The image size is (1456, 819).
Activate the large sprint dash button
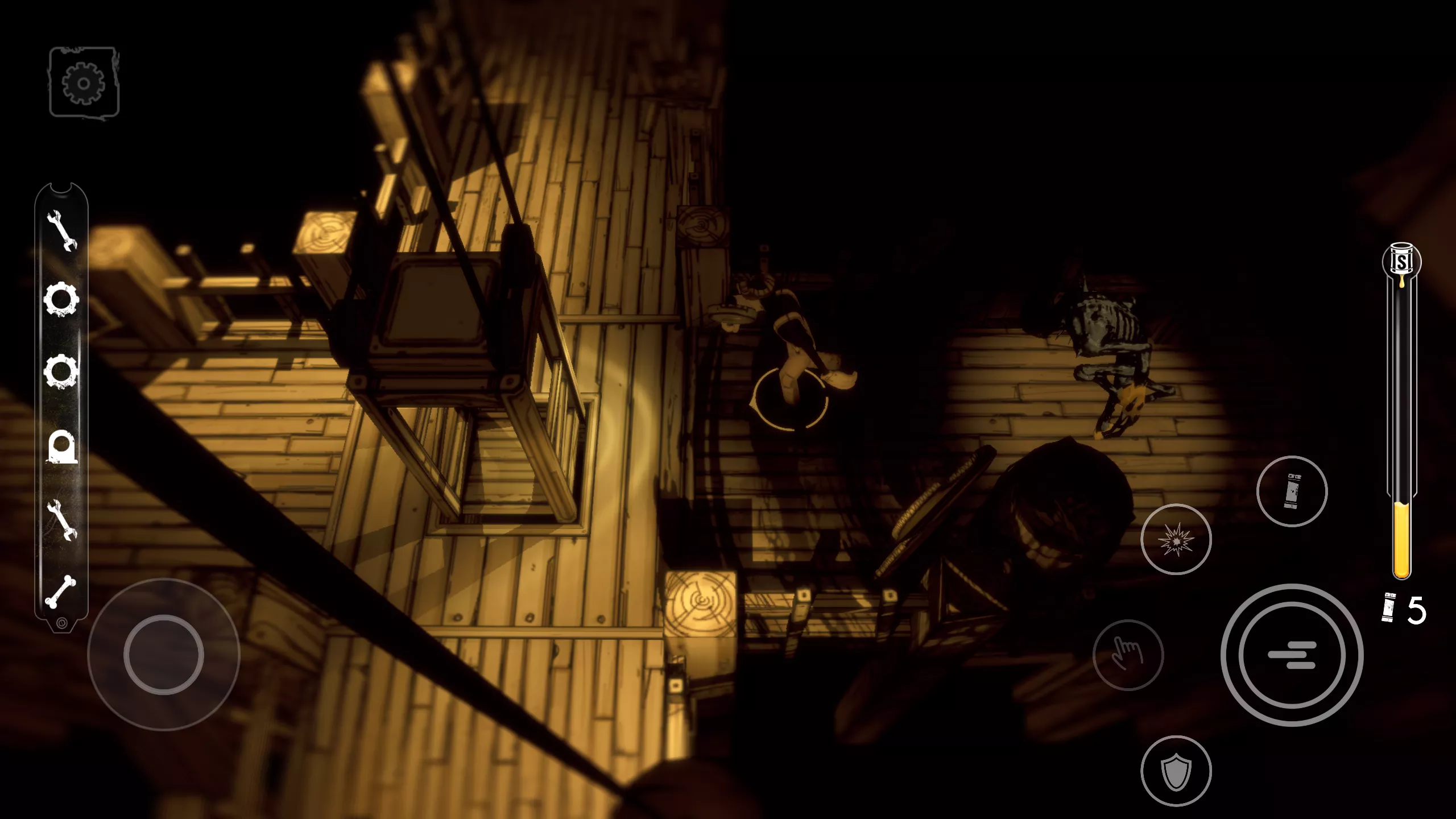1292,655
